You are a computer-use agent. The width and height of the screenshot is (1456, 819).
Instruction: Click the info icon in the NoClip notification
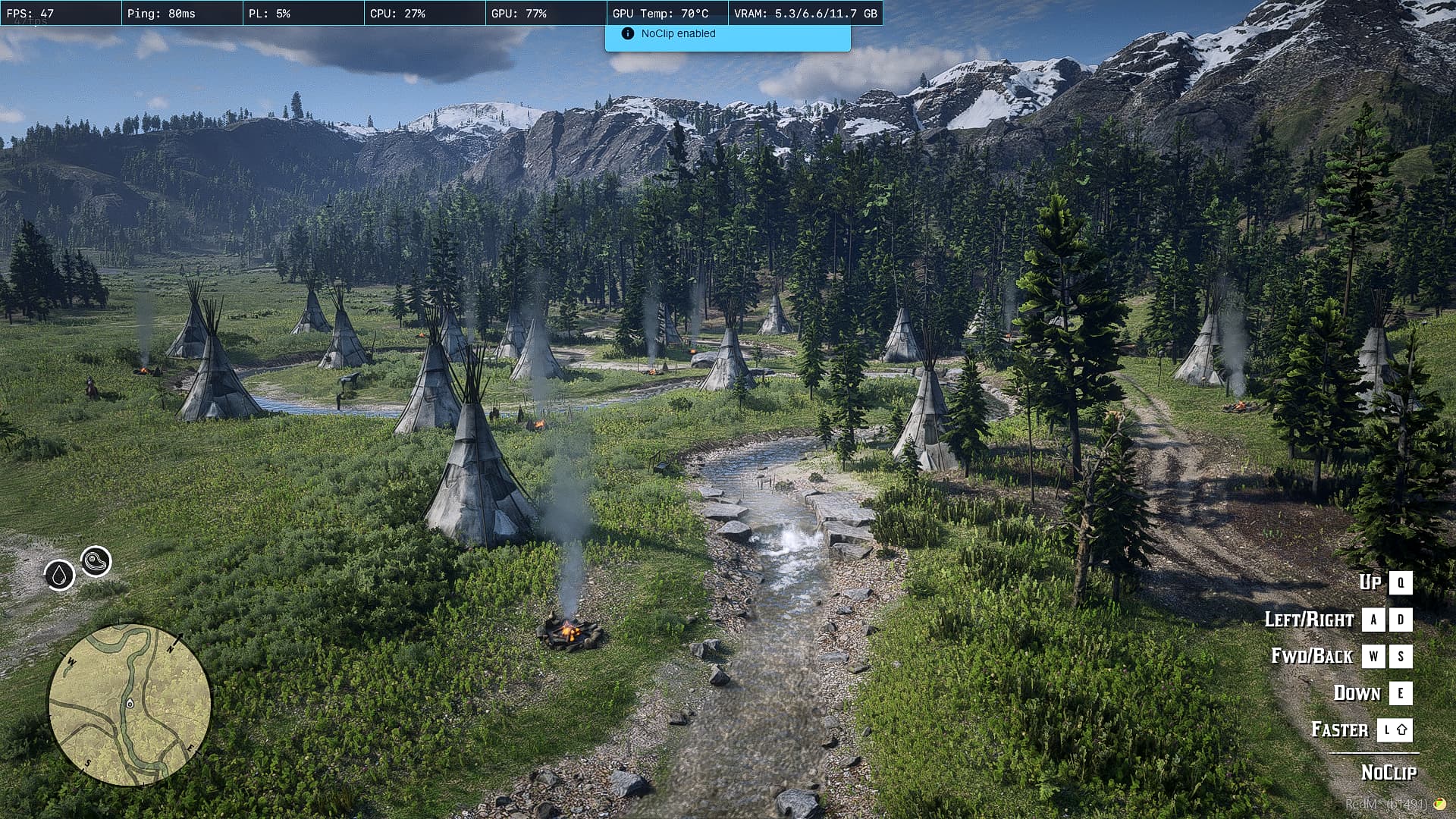[627, 33]
